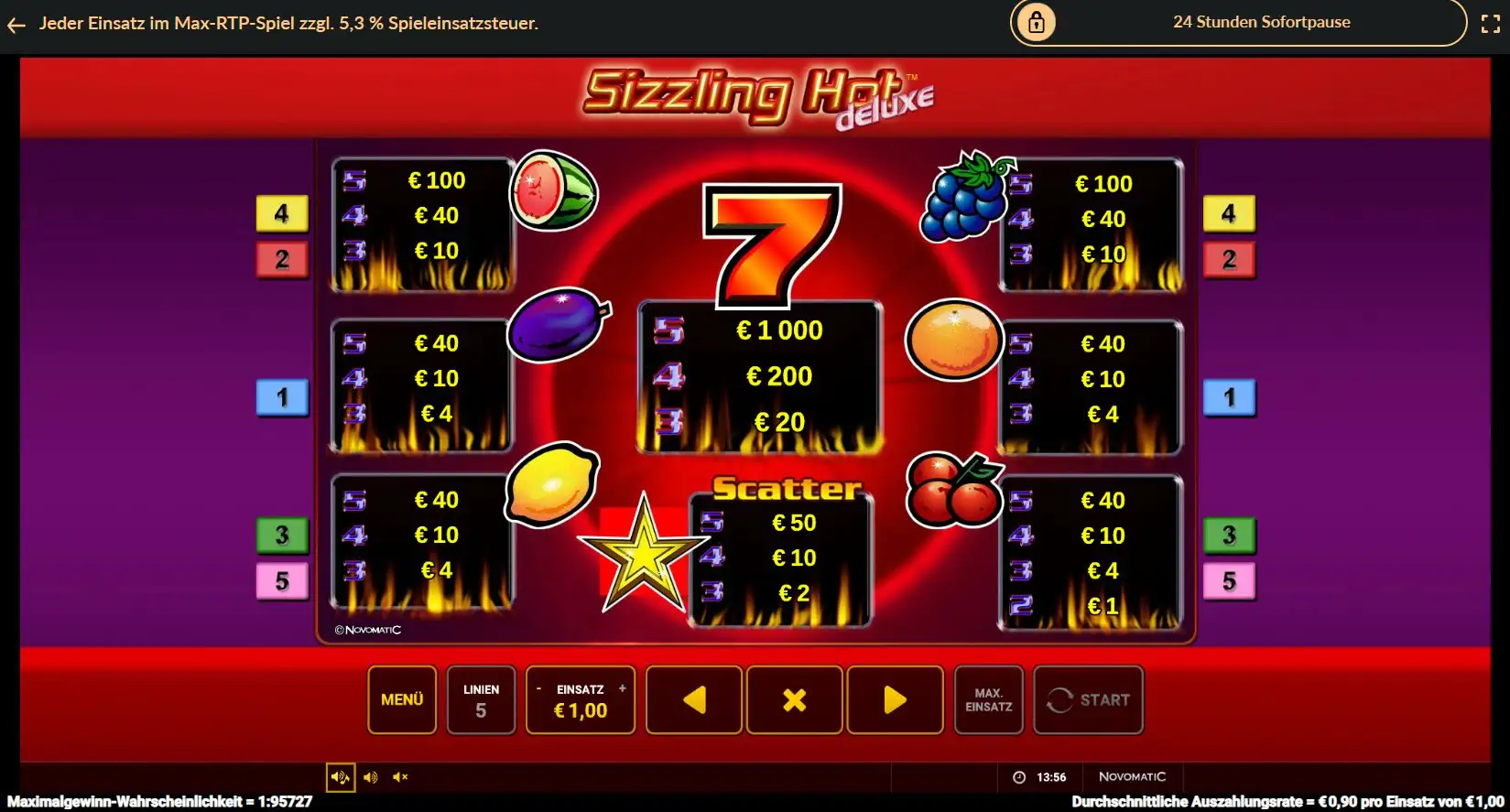Go back using the top-left arrow
The width and height of the screenshot is (1510, 812).
coord(16,25)
